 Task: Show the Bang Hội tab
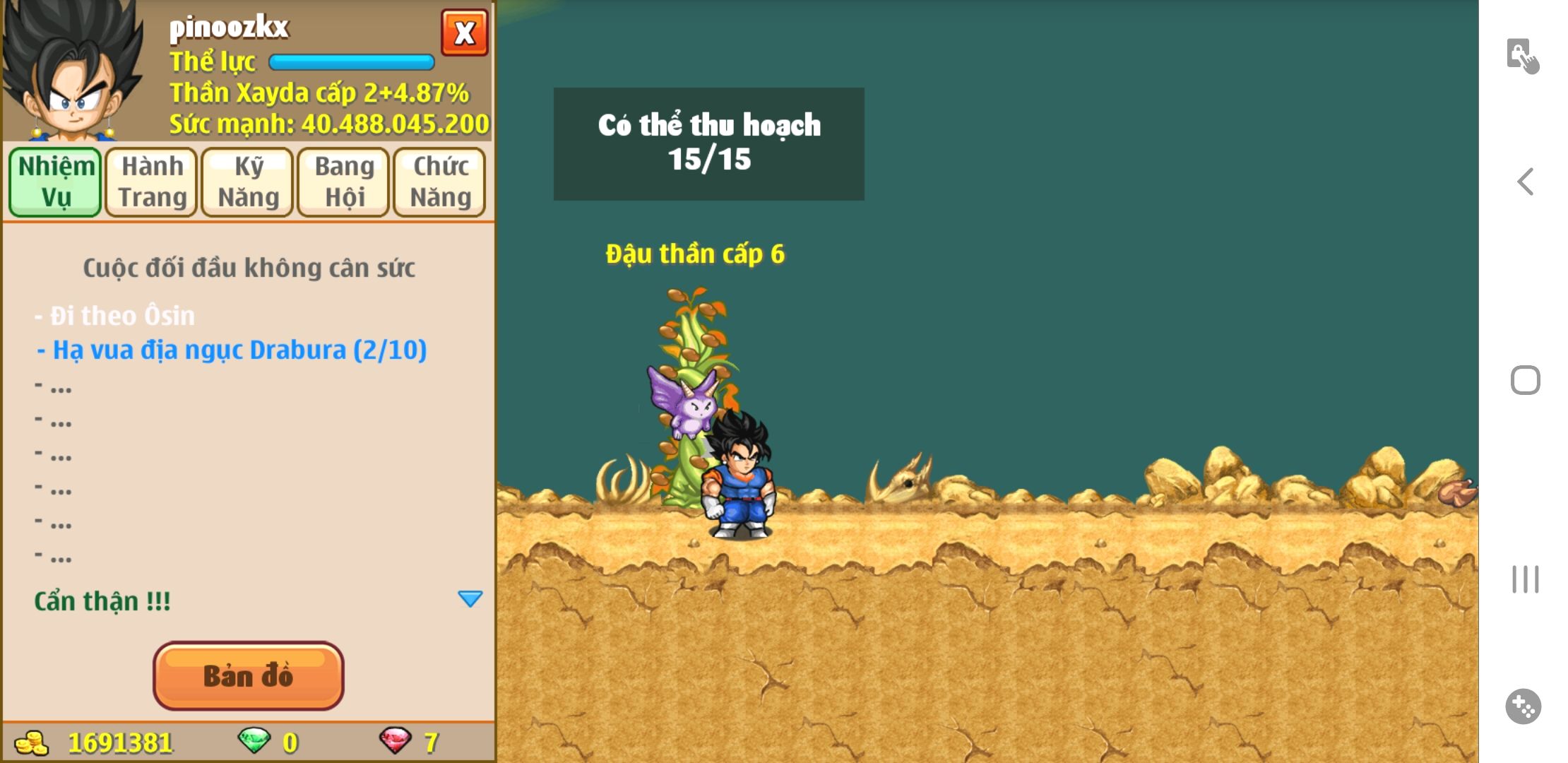(344, 182)
